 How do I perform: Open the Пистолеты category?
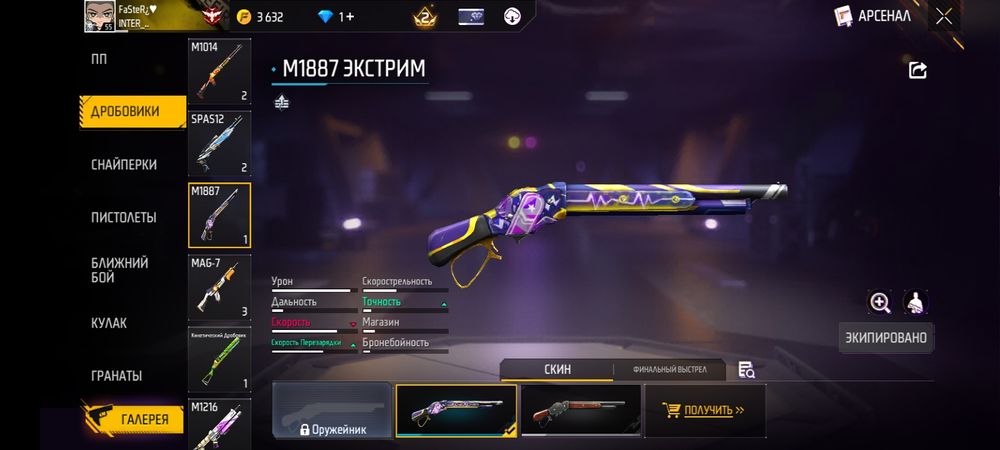coord(124,217)
